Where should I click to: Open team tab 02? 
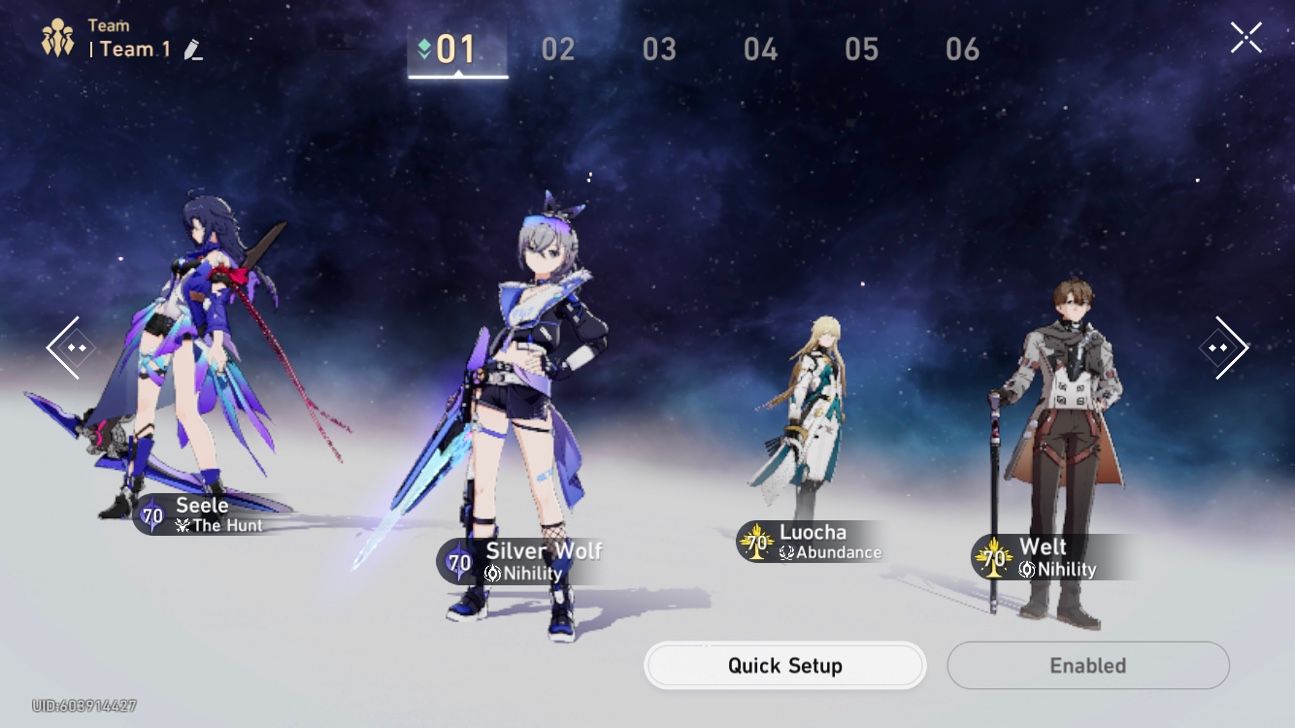[x=558, y=48]
